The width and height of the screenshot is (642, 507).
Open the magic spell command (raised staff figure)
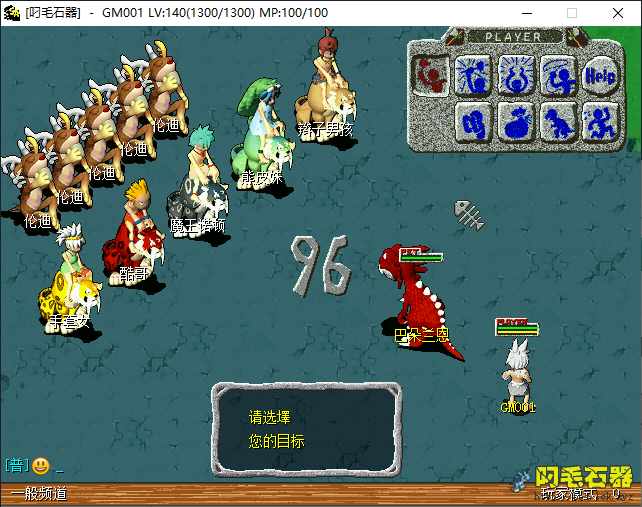pos(471,73)
